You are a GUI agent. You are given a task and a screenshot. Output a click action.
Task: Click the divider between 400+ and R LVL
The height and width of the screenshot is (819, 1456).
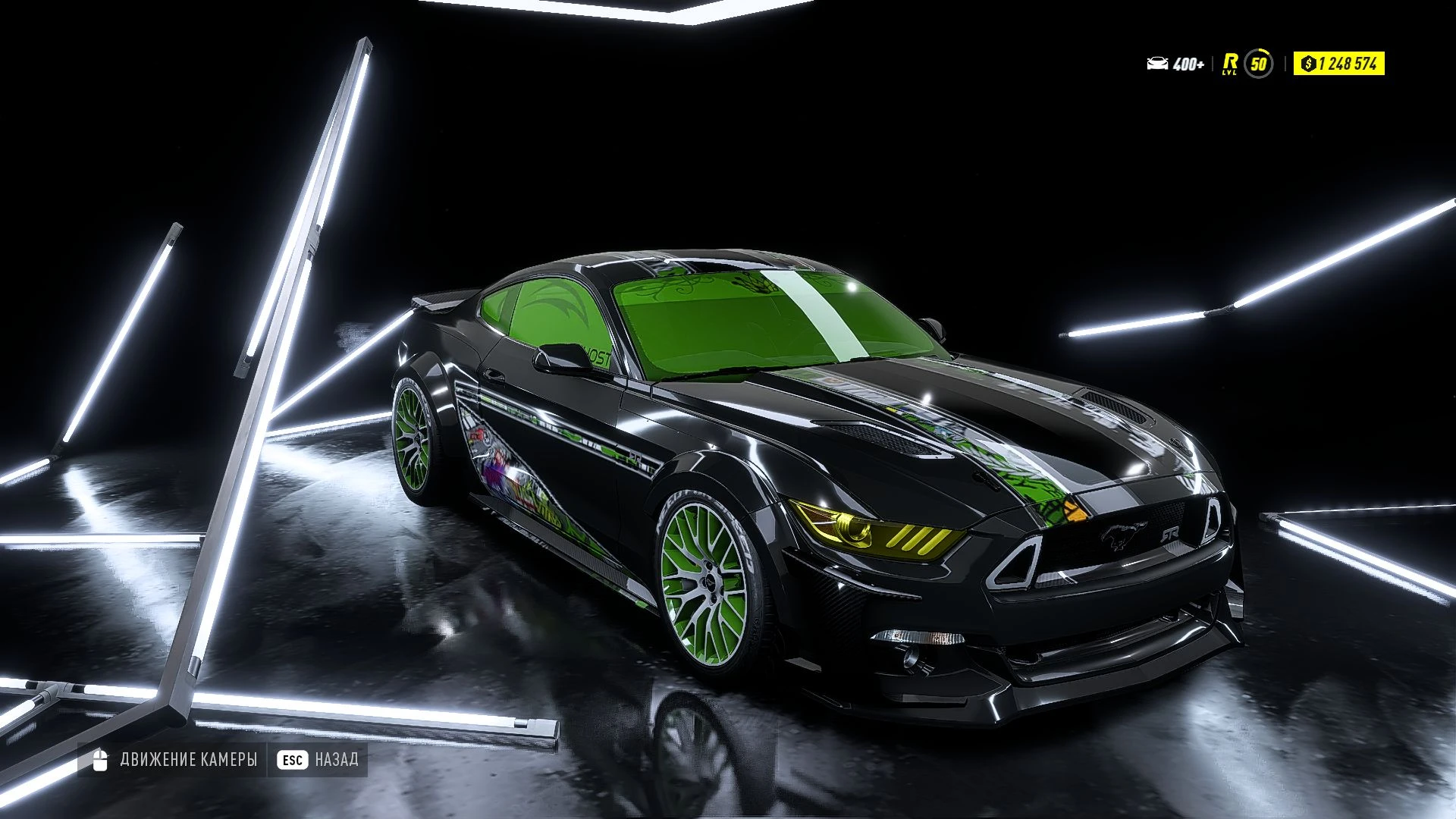point(1213,64)
